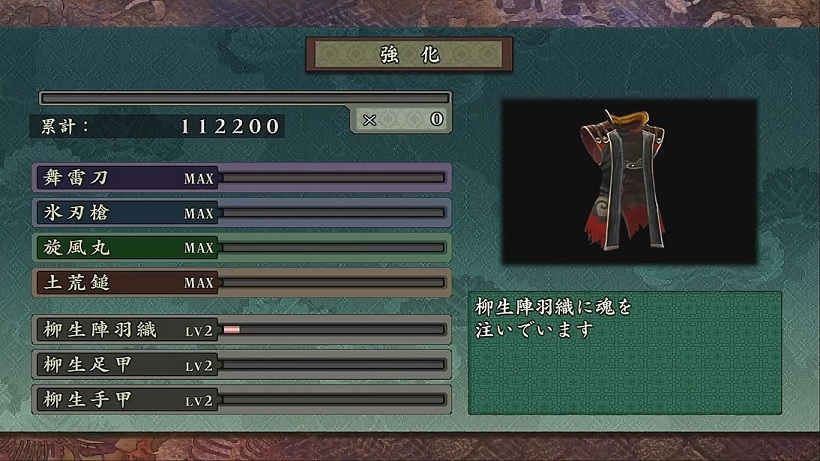Click the armor coat preview image
820x461 pixels.
click(628, 181)
